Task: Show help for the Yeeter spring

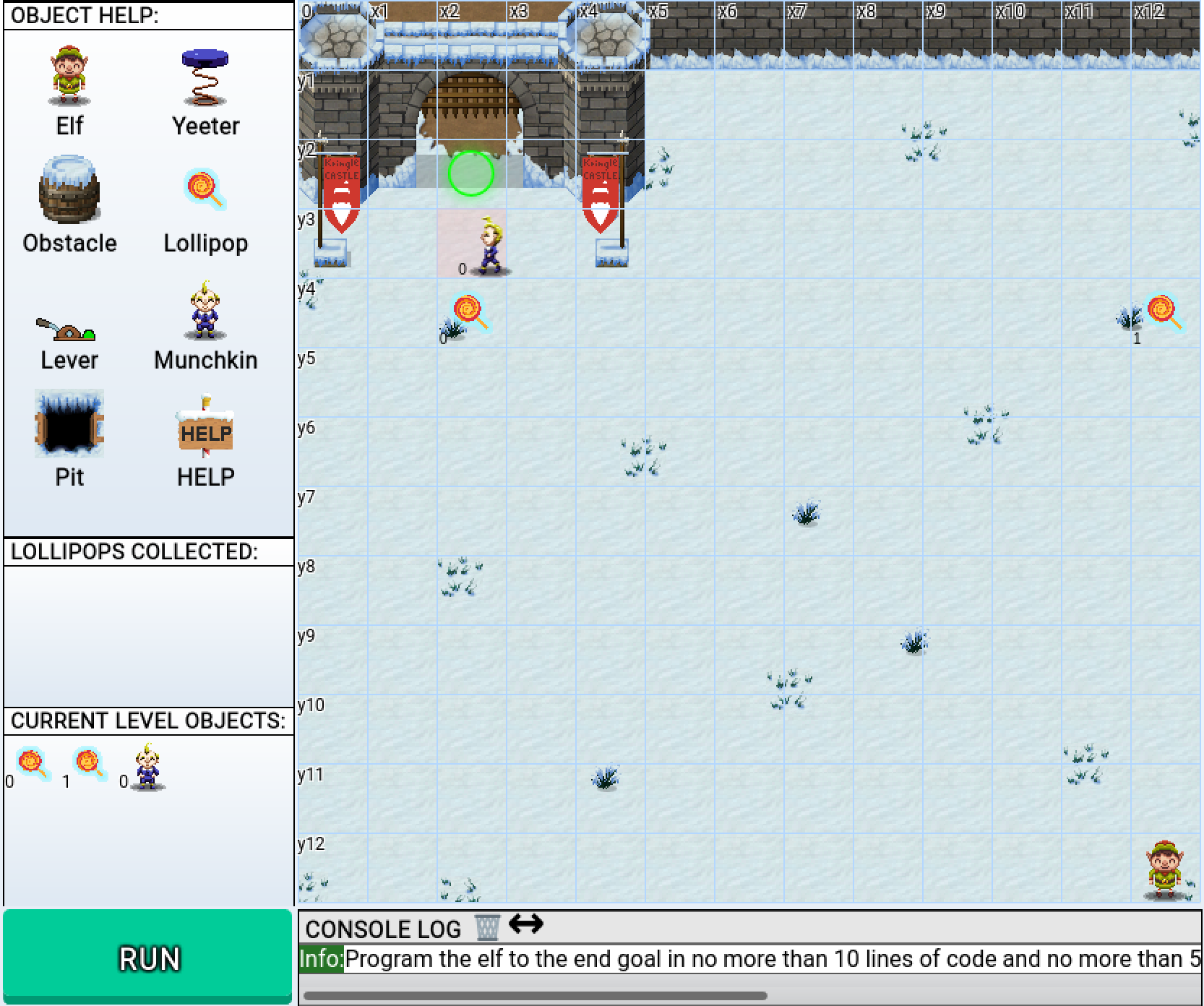Action: [205, 78]
